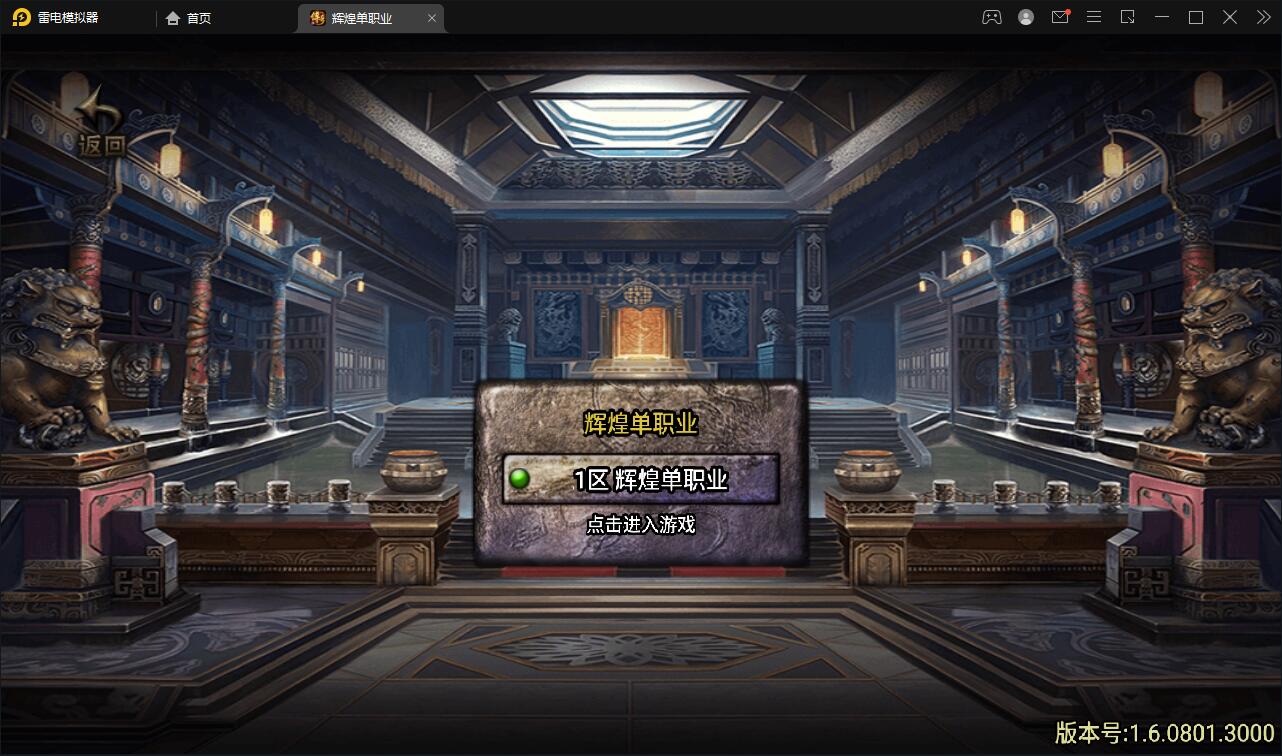
Task: Open the game controller panel icon
Action: [992, 17]
